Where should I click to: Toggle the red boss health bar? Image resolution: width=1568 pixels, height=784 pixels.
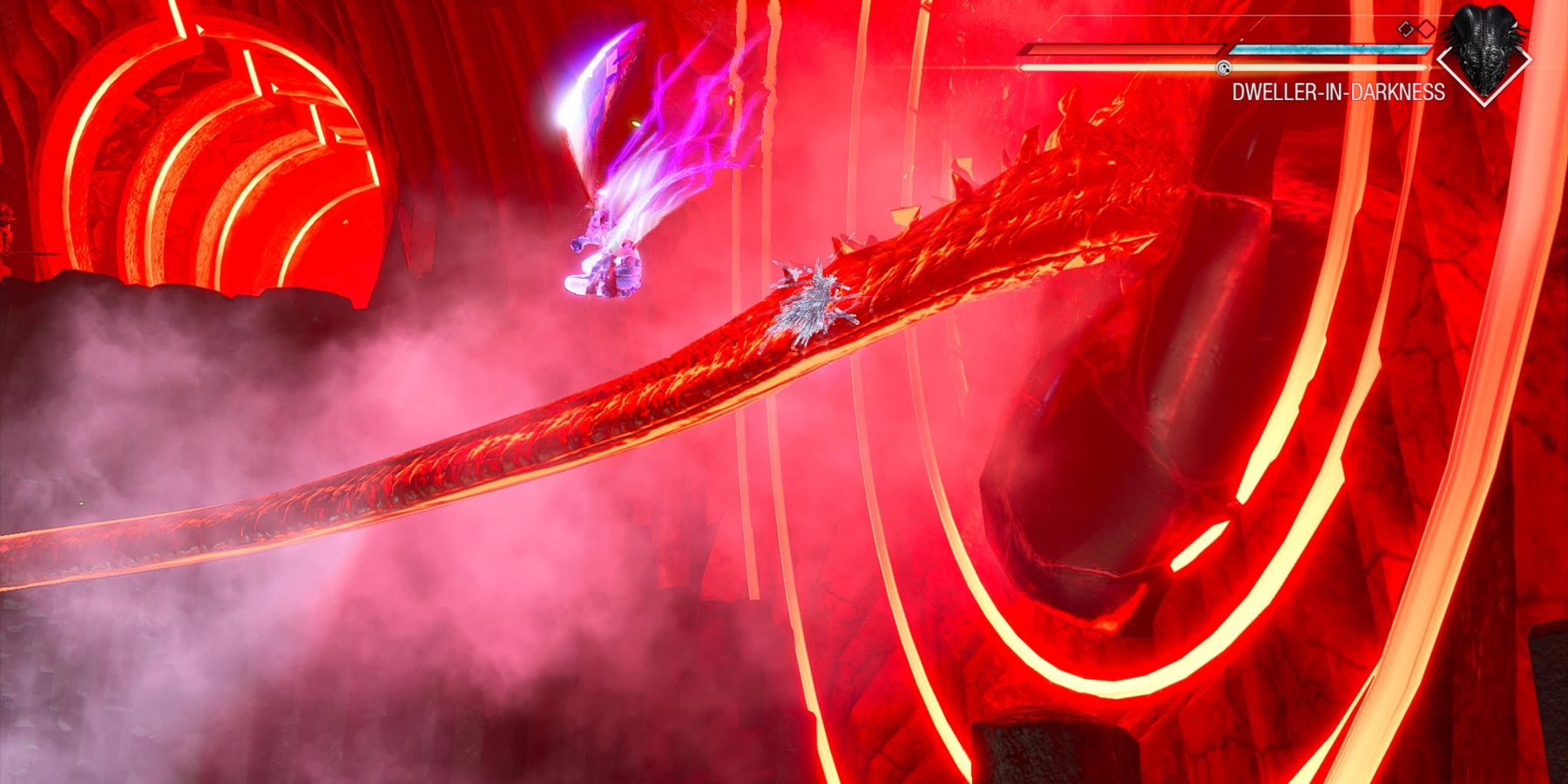point(1124,50)
